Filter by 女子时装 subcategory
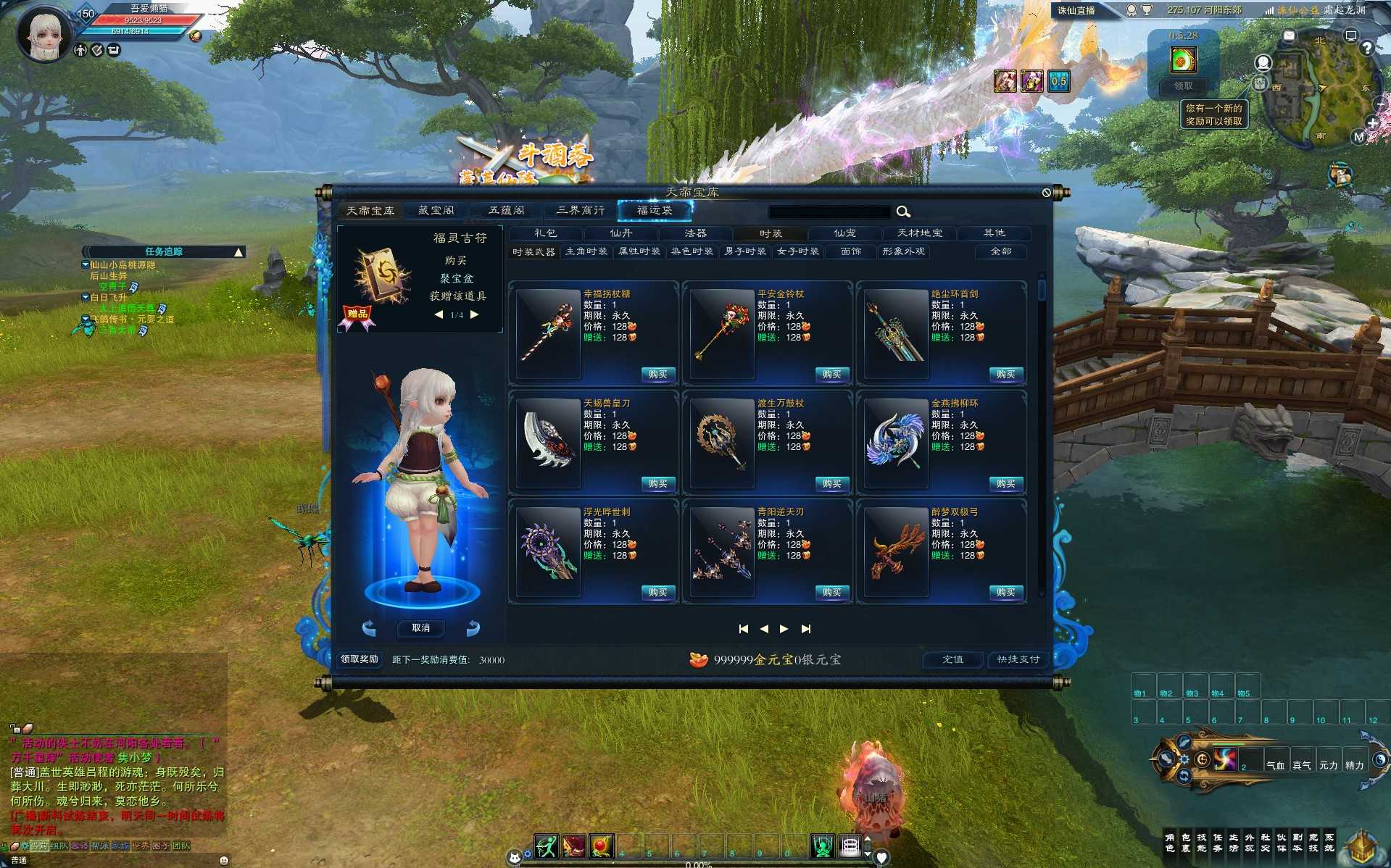 pos(797,251)
